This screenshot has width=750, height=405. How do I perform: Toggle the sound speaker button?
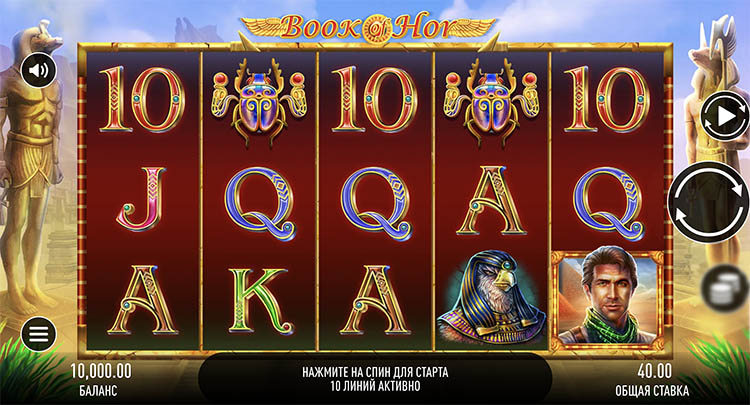click(x=38, y=71)
